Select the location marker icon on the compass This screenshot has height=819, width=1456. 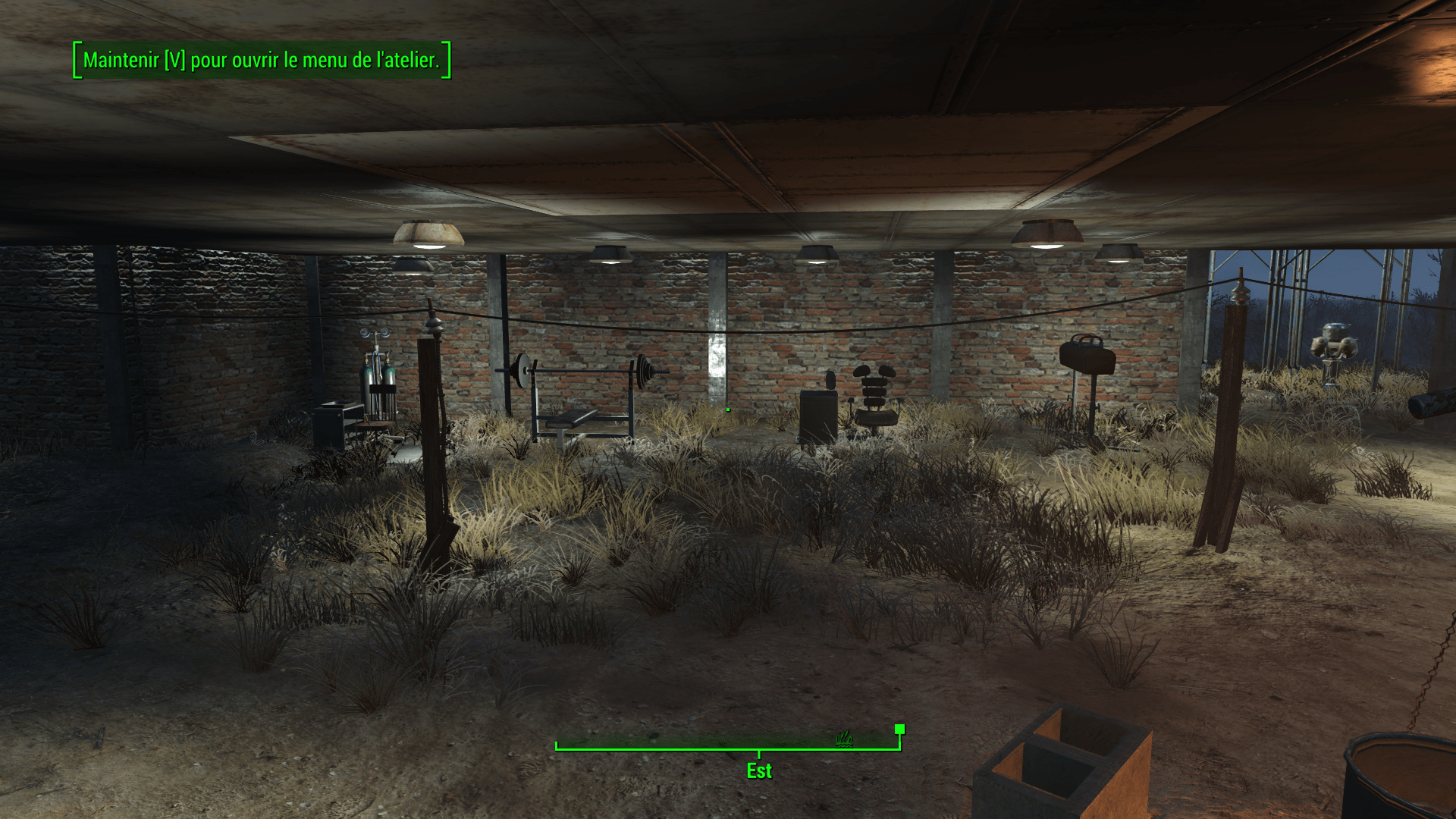click(845, 738)
